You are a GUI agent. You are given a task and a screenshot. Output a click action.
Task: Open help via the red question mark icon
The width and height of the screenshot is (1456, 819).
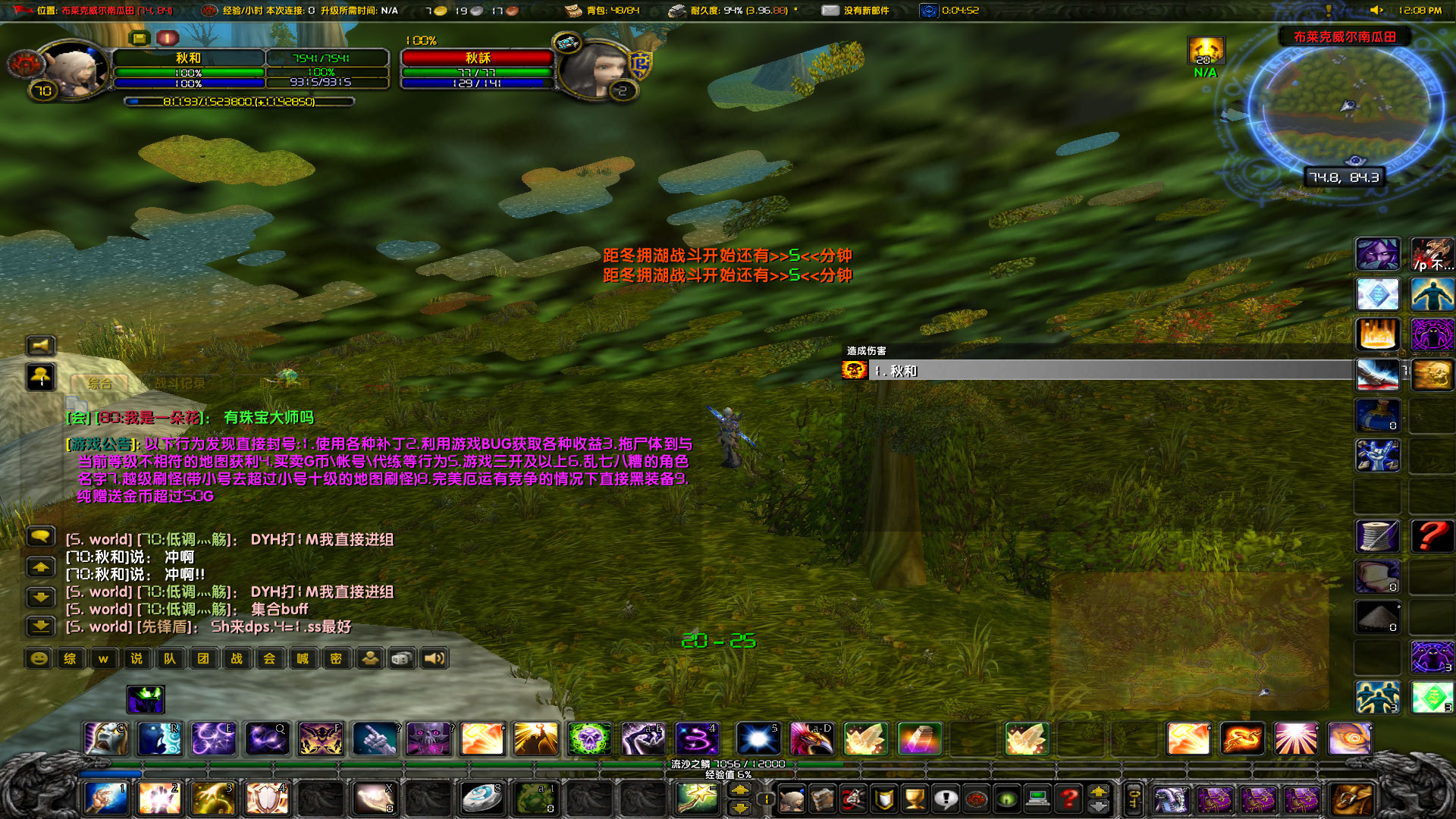1069,799
